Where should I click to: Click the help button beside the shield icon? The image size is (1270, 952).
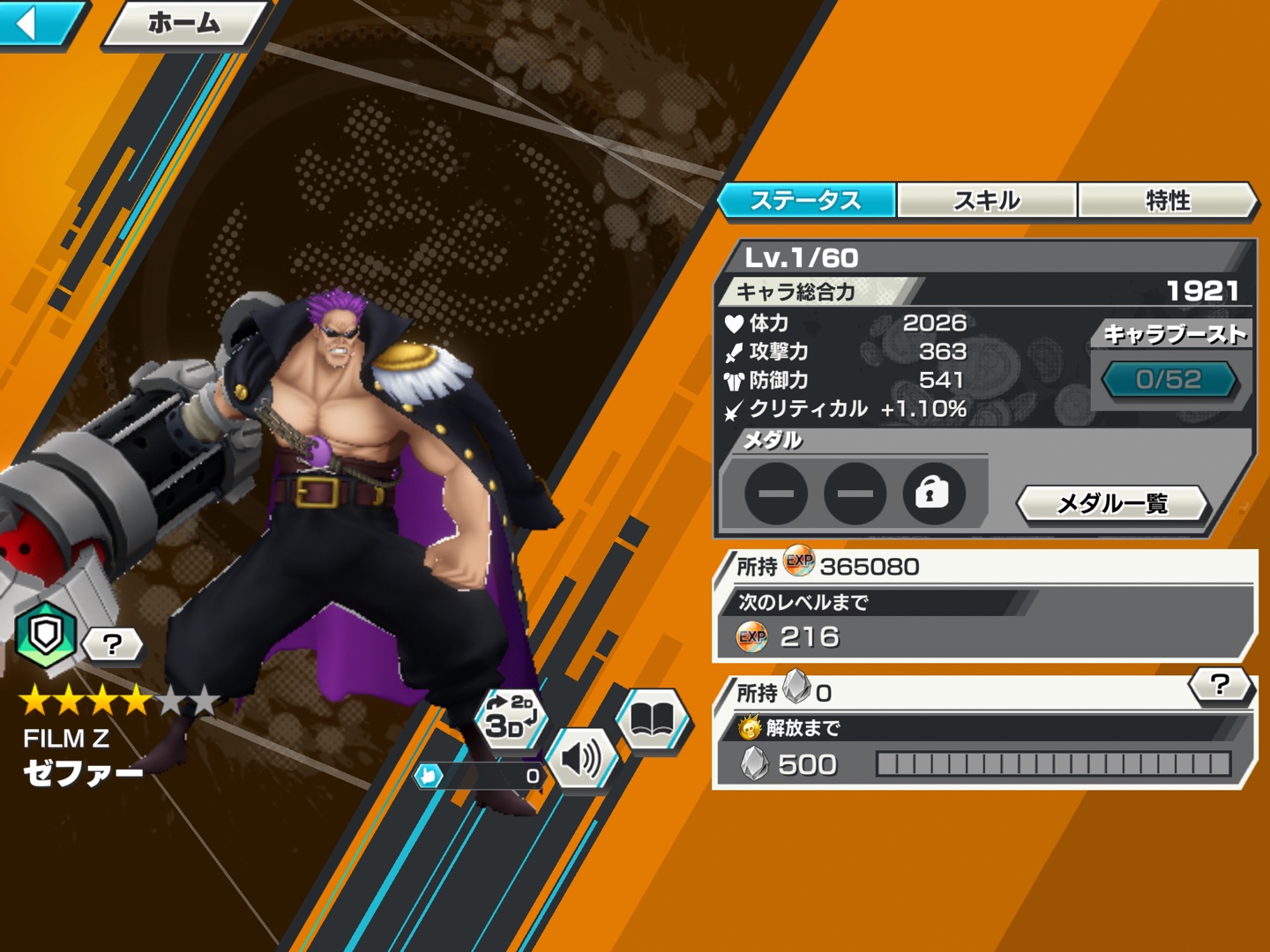[112, 644]
